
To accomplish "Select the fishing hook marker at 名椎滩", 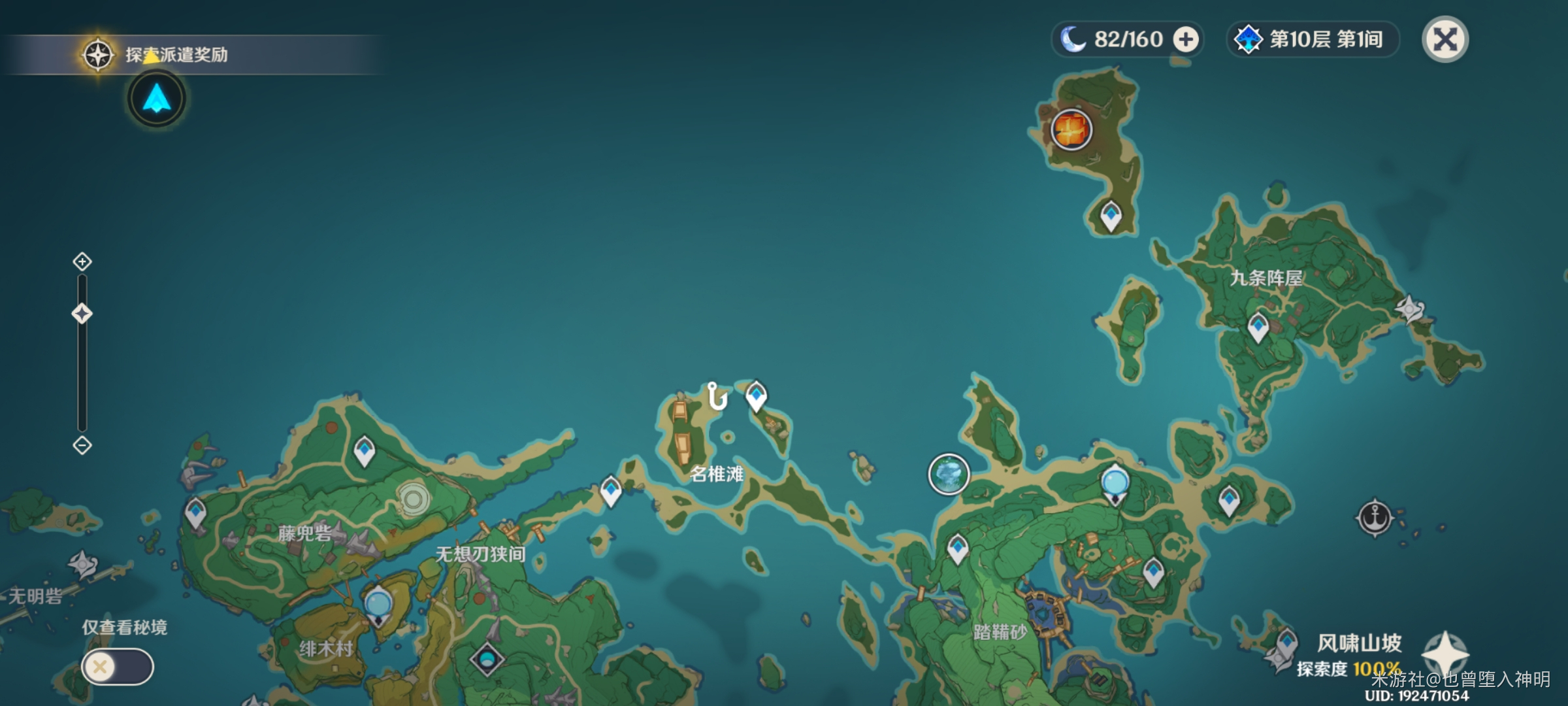I will (x=717, y=396).
